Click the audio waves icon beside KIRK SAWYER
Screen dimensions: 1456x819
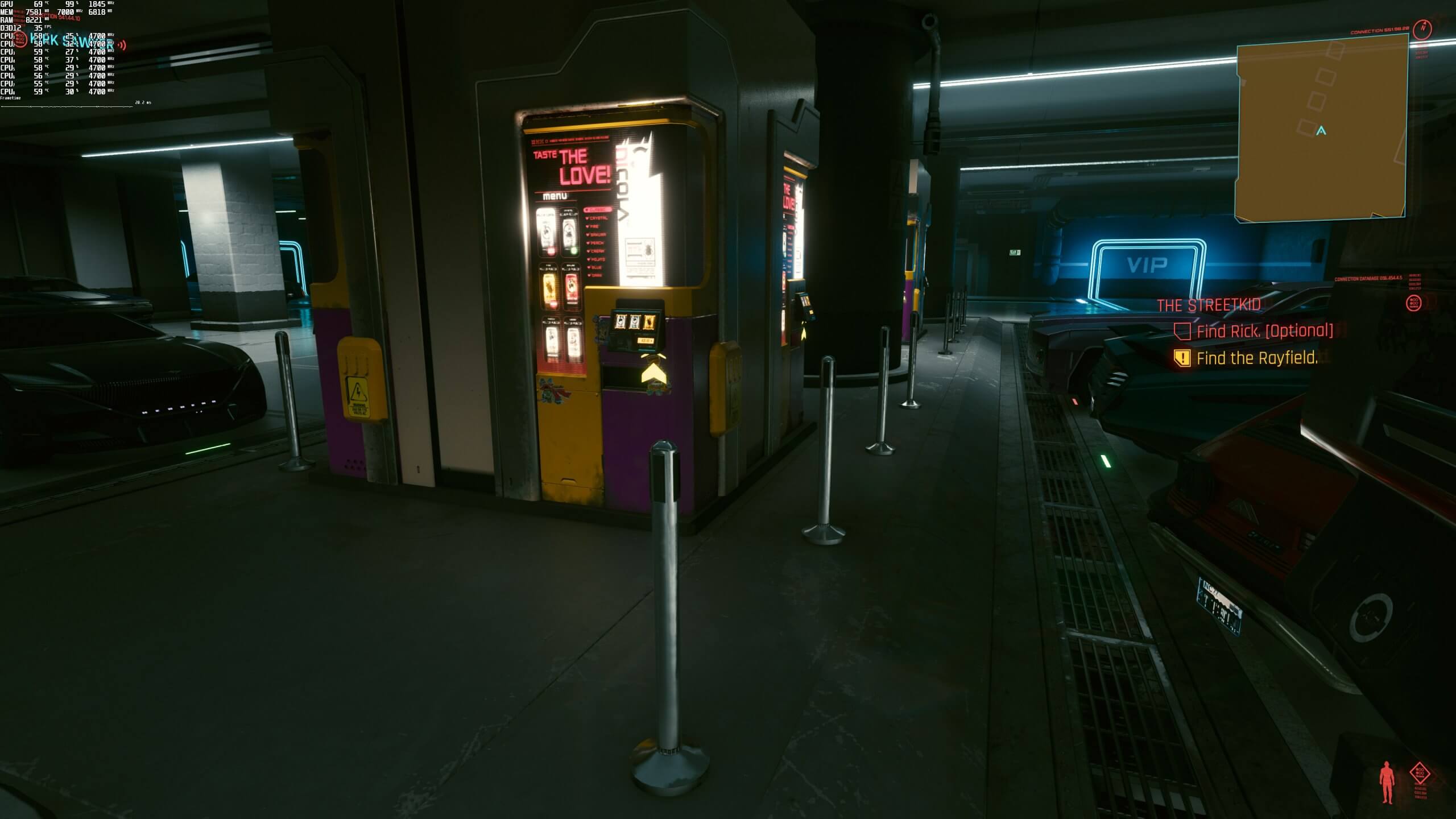coord(122,44)
